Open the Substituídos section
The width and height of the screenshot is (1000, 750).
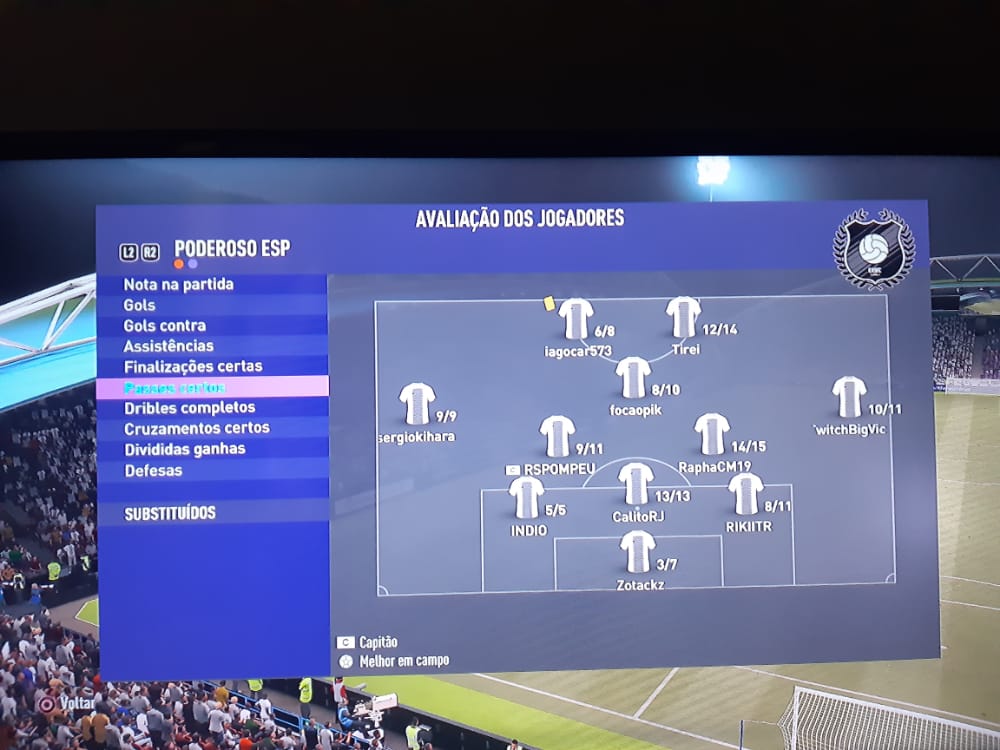(x=170, y=513)
